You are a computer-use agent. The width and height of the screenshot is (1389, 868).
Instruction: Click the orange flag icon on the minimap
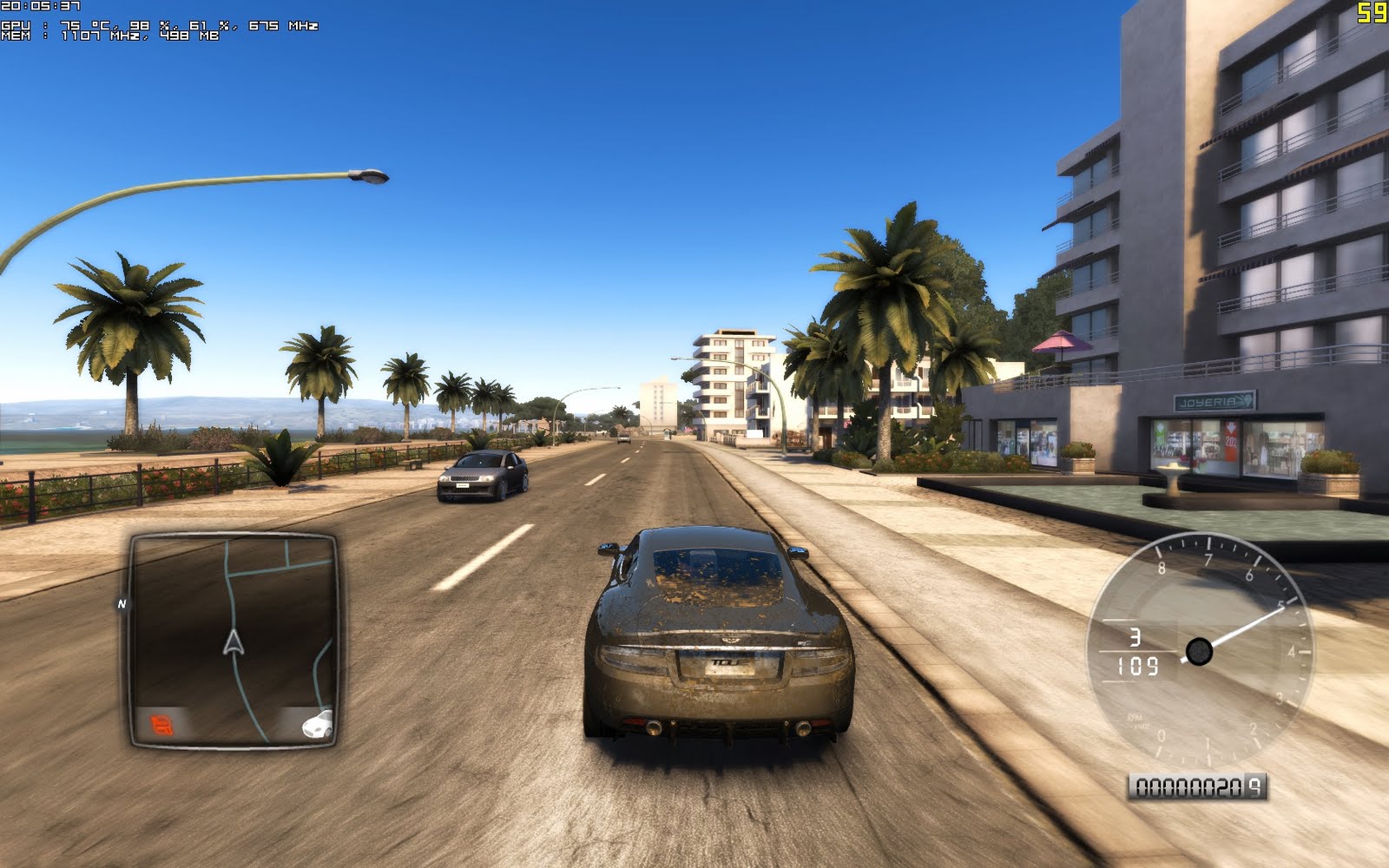(161, 727)
